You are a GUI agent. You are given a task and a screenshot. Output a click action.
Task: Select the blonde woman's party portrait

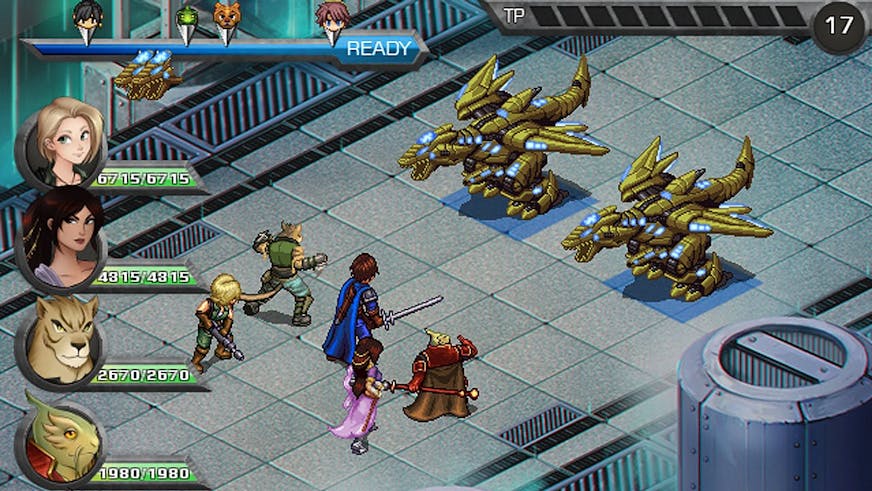pos(65,140)
